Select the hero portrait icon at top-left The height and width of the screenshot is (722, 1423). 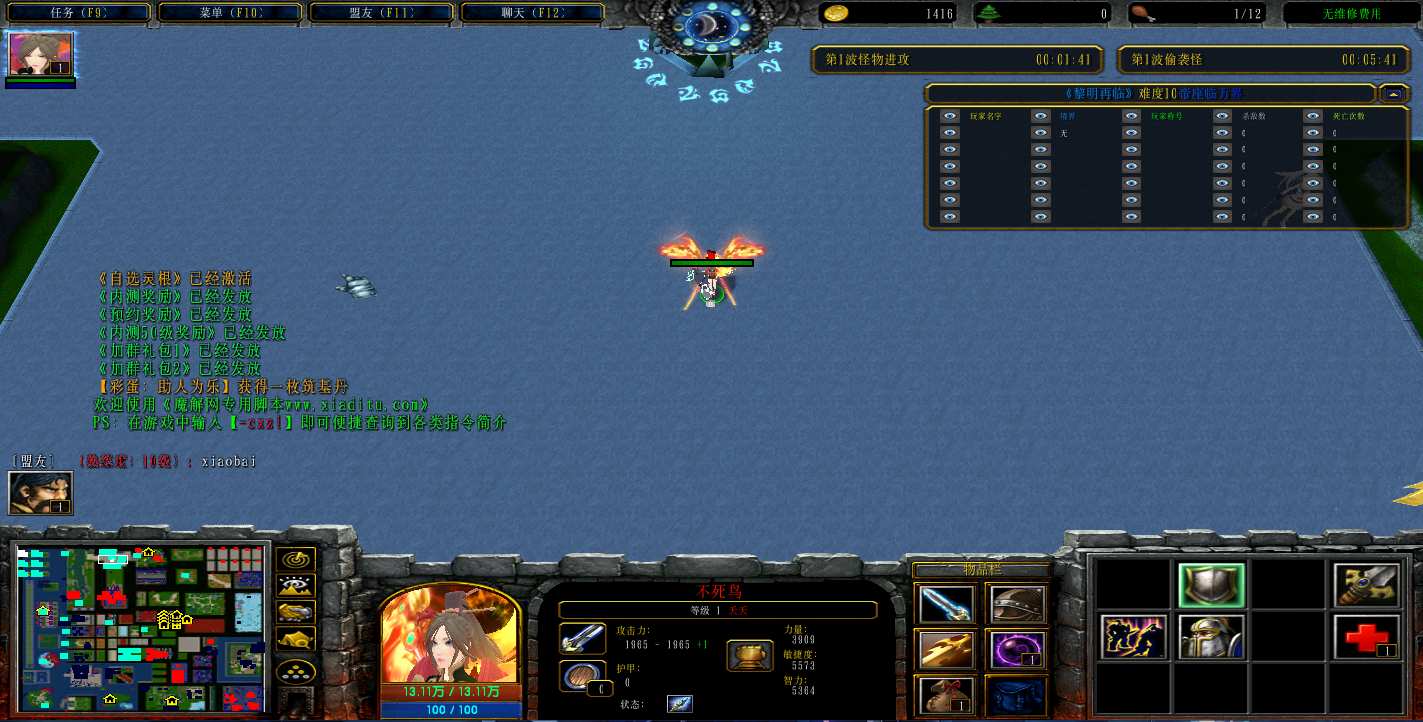[41, 54]
